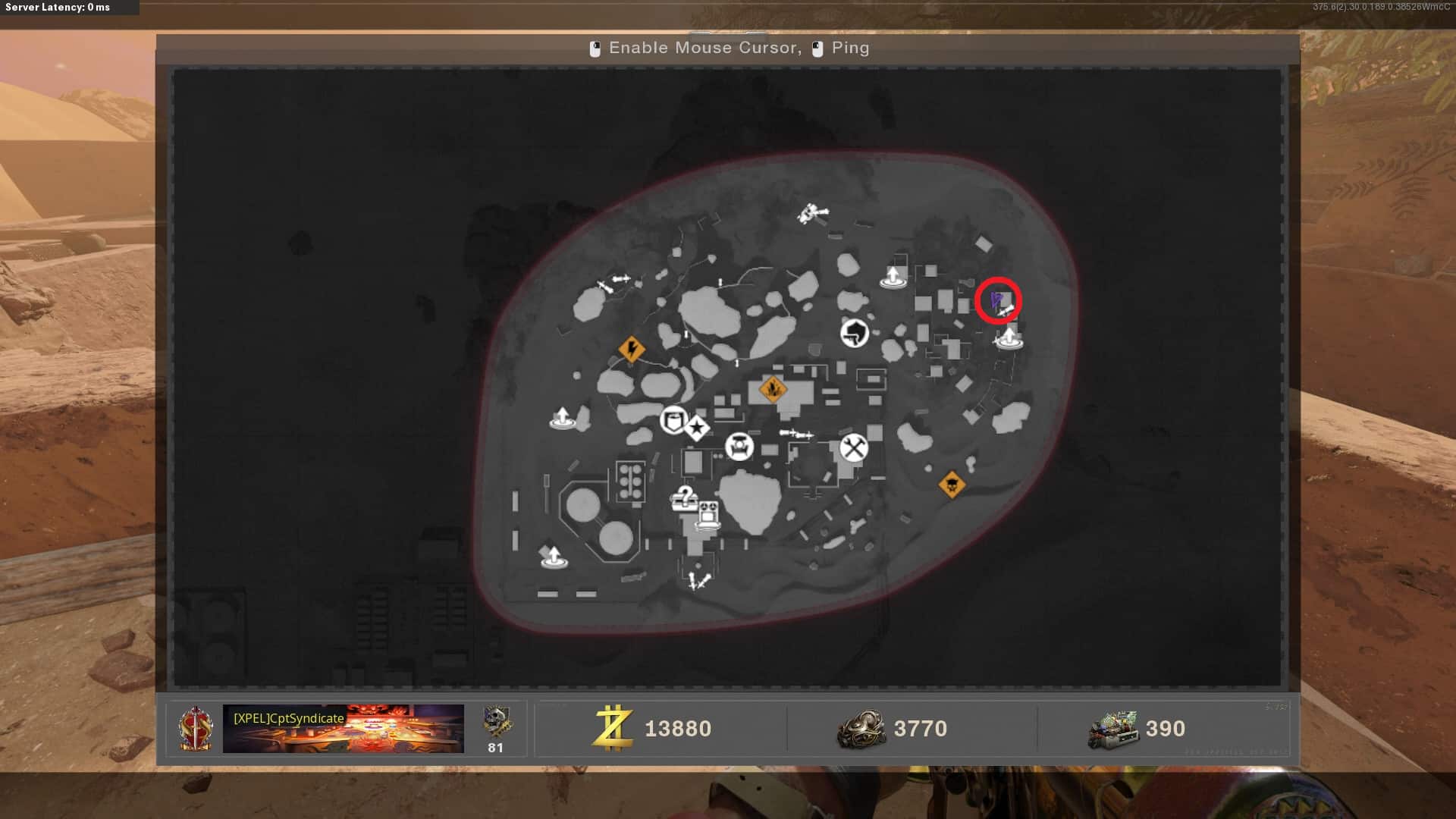The height and width of the screenshot is (819, 1456).
Task: Ping the orange lightning bolt marker
Action: tap(632, 350)
